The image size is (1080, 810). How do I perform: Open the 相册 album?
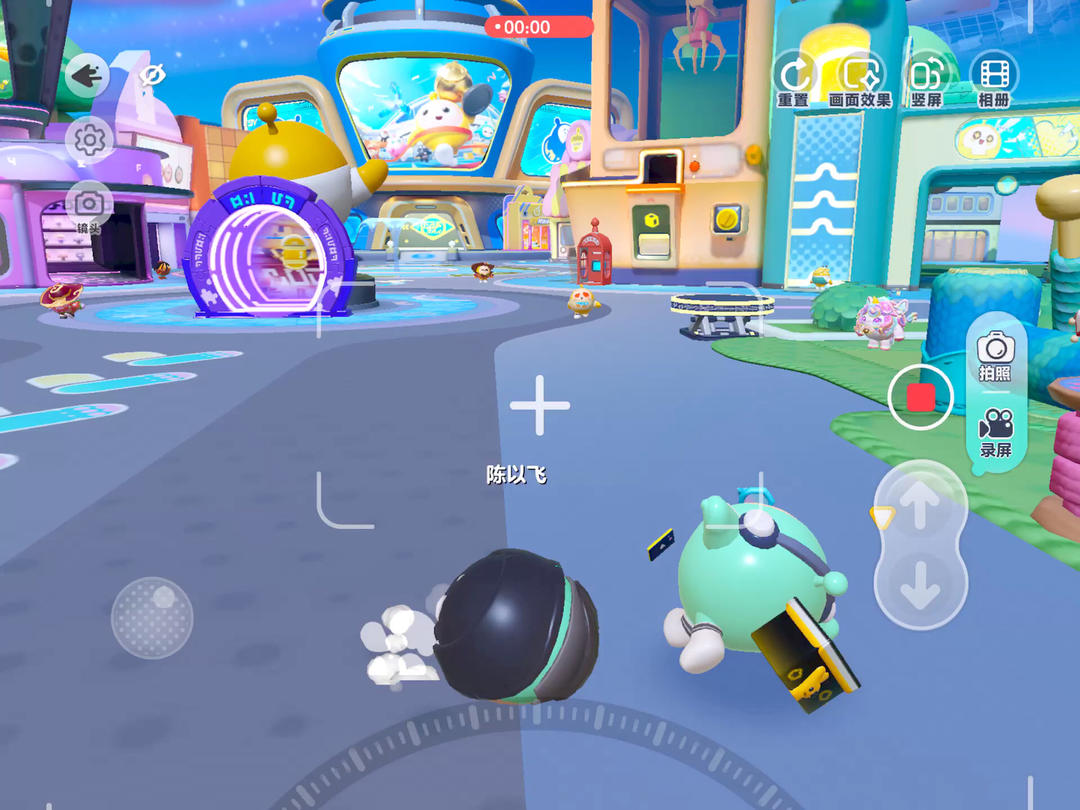[994, 78]
